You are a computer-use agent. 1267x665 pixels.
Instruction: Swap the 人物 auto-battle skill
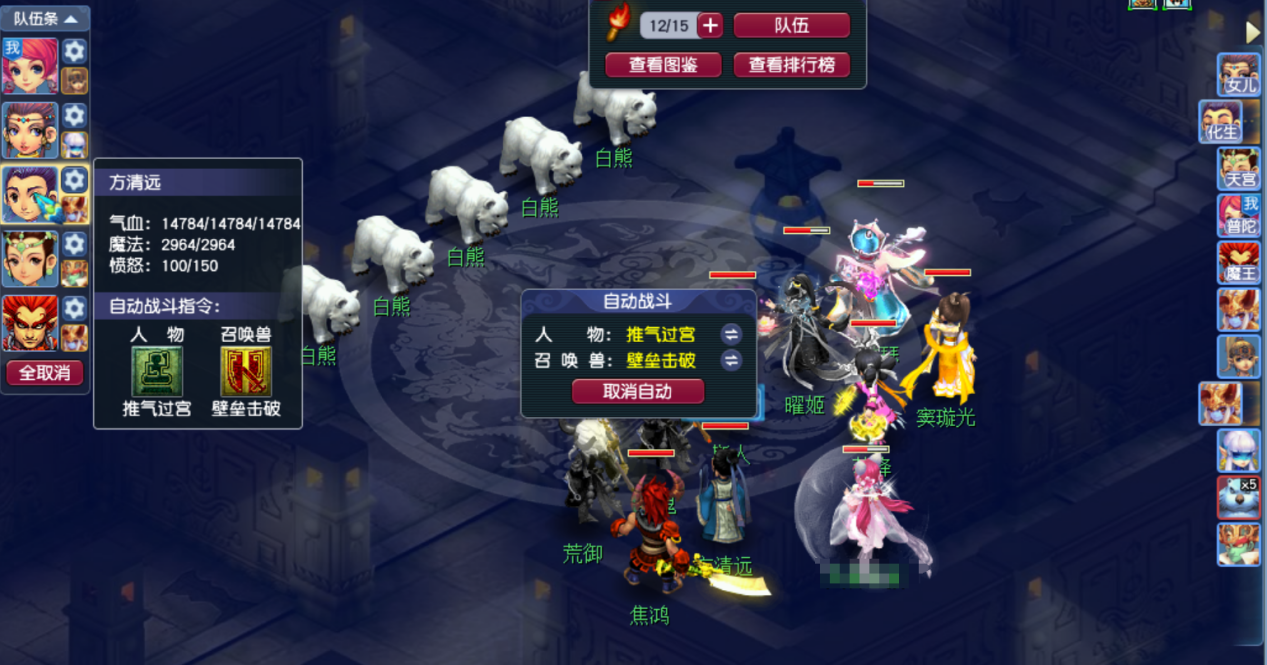(732, 334)
